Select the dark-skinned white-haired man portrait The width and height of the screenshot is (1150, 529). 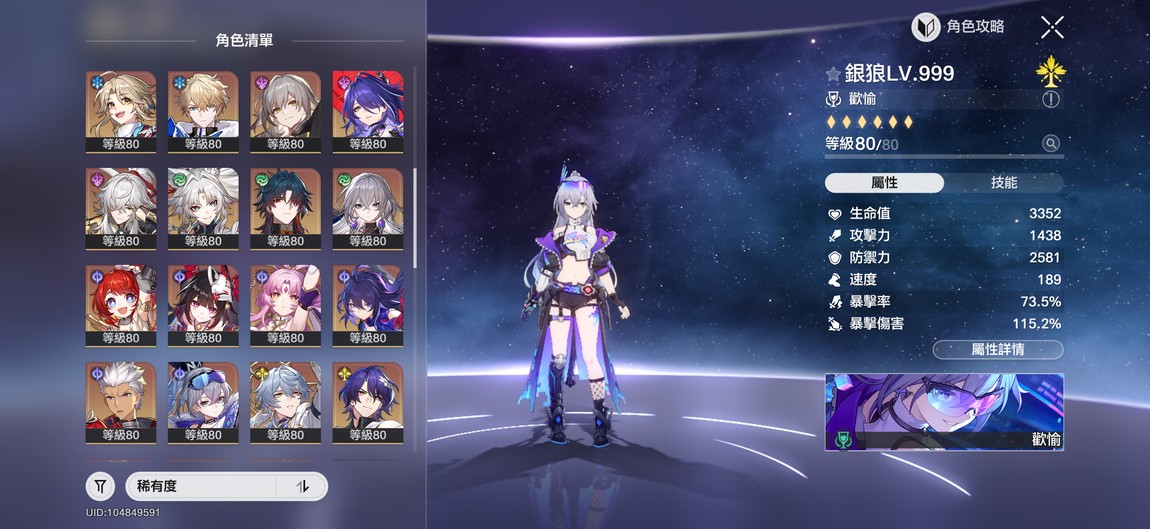coord(121,396)
